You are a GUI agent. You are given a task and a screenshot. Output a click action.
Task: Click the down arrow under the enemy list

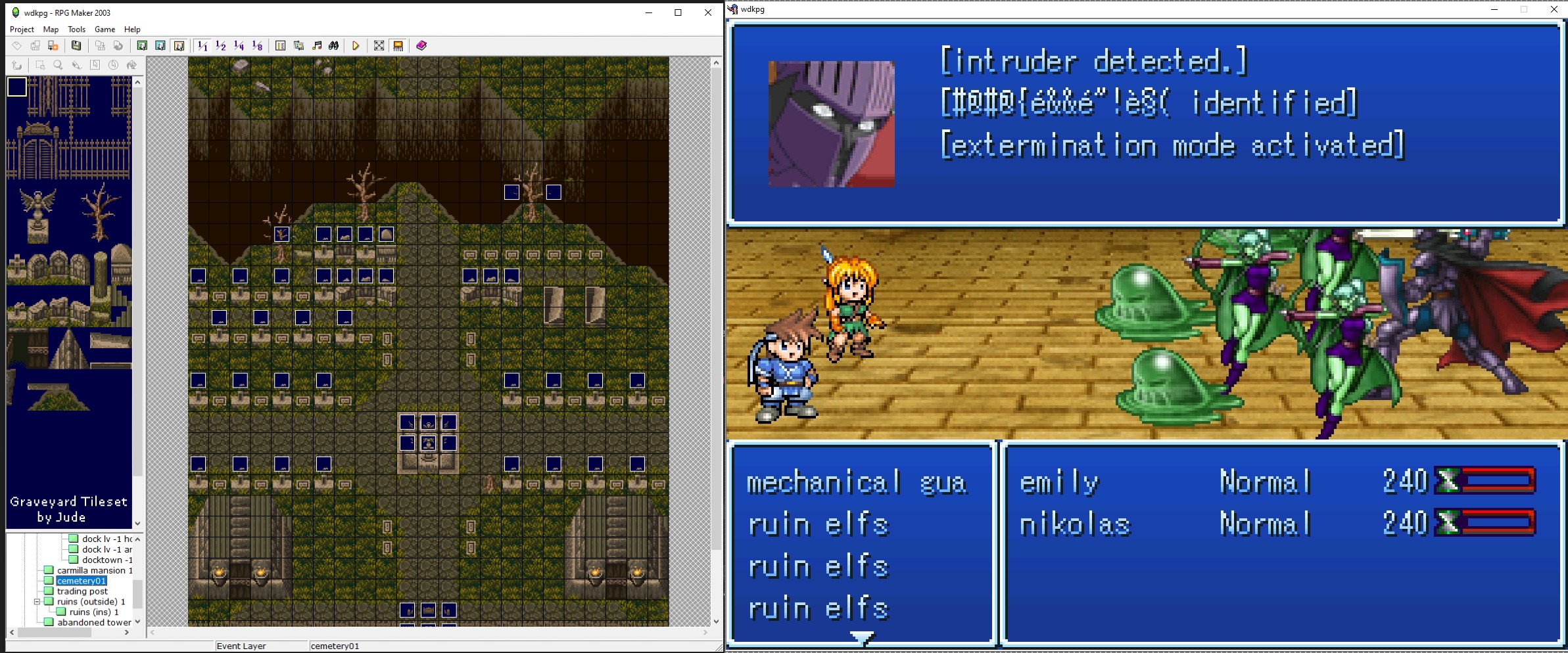(x=861, y=637)
